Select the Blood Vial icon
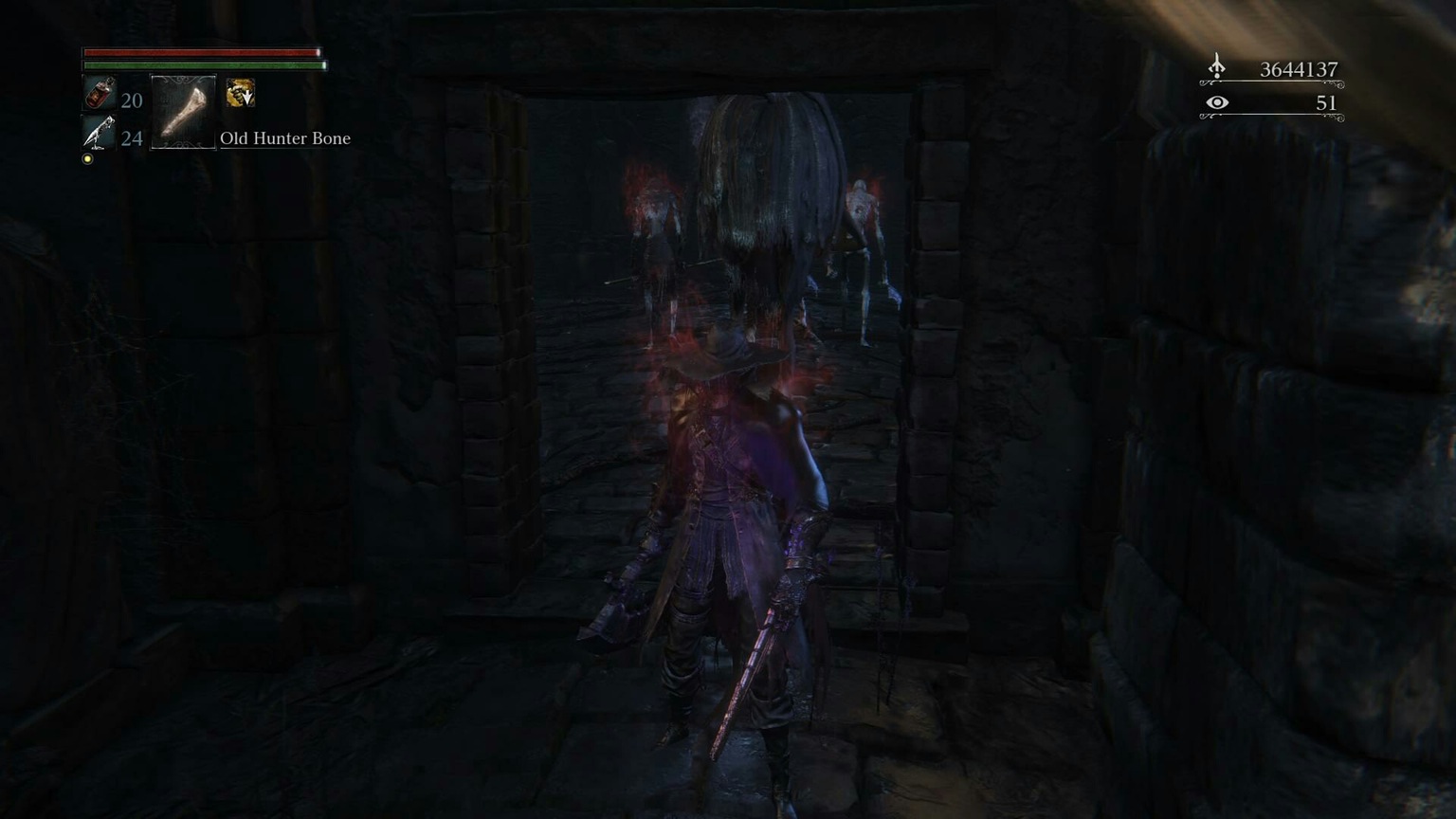Viewport: 1456px width, 819px height. tap(98, 97)
